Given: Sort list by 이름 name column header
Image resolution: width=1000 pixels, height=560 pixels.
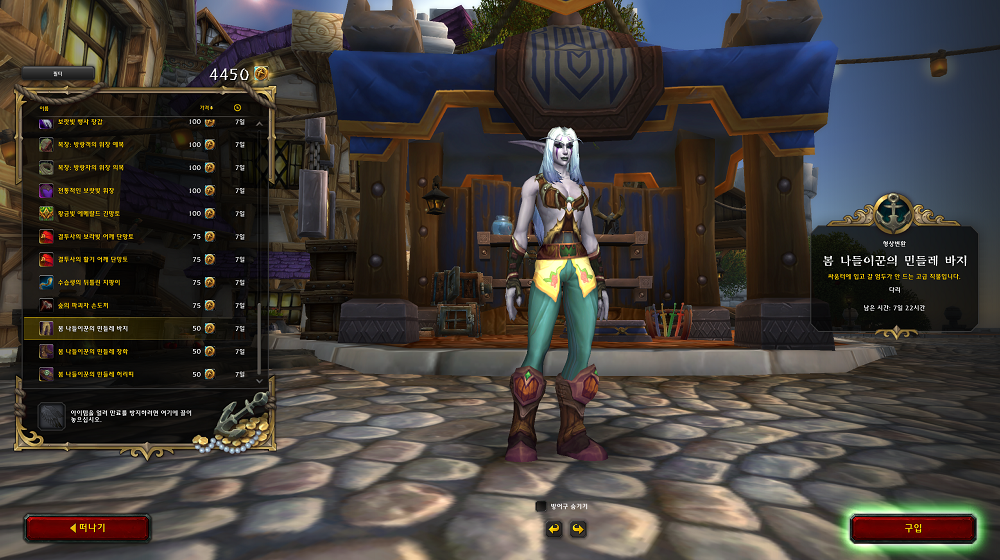Looking at the screenshot, I should 44,107.
